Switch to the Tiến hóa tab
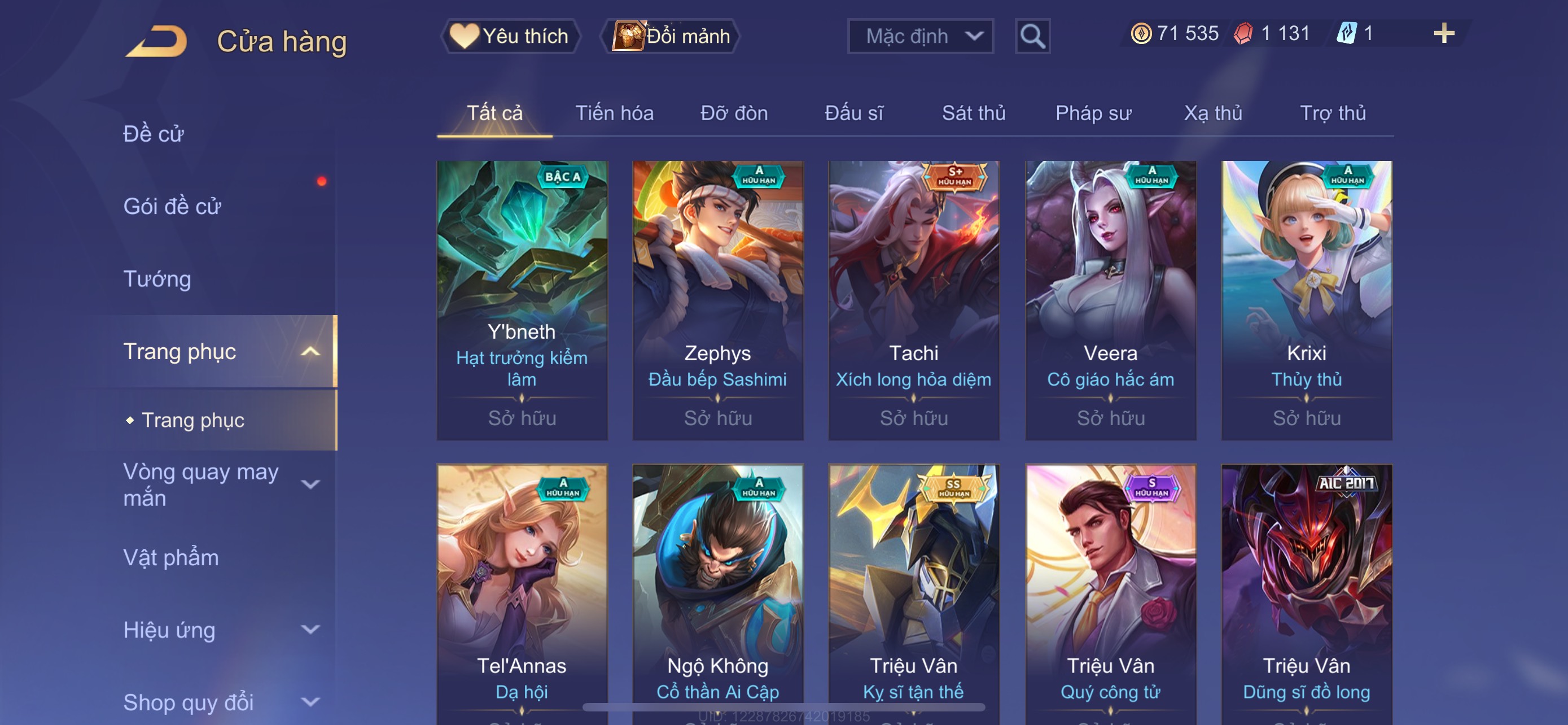The width and height of the screenshot is (1568, 725). point(614,113)
